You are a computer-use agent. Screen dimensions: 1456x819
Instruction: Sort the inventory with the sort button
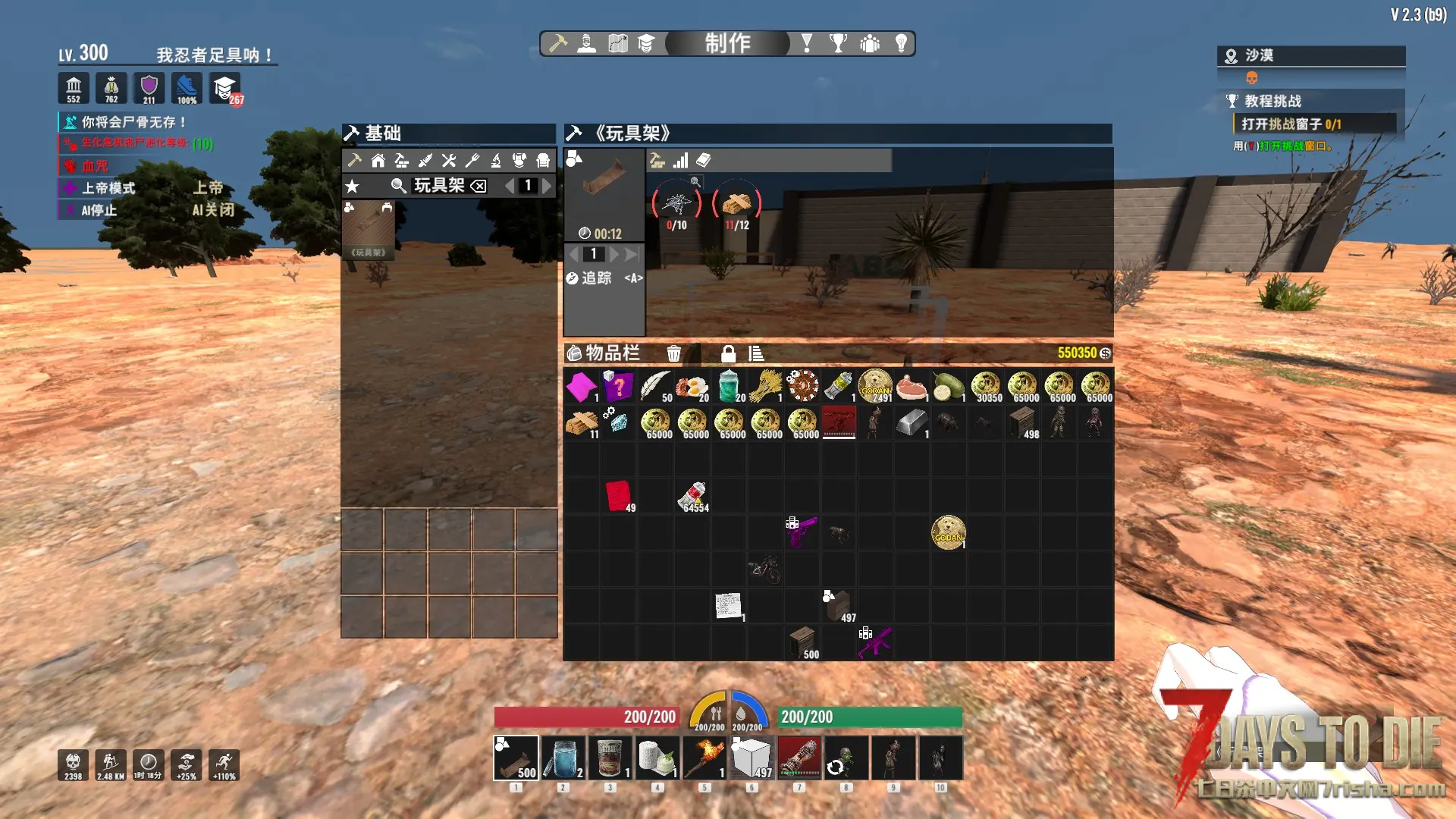(x=756, y=353)
